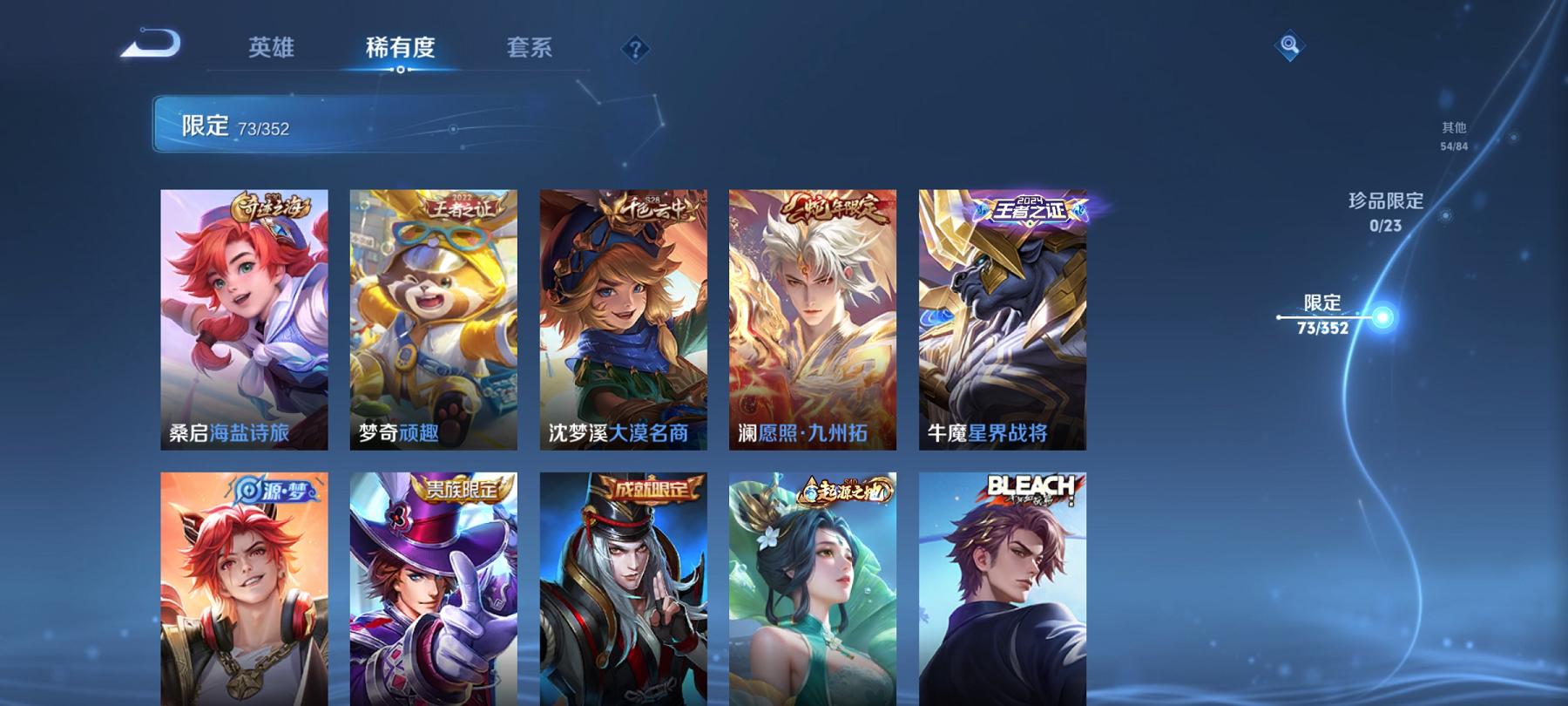Viewport: 1568px width, 706px height.
Task: Click the 蛇年限定 badge on 澜's skin card
Action: point(835,209)
